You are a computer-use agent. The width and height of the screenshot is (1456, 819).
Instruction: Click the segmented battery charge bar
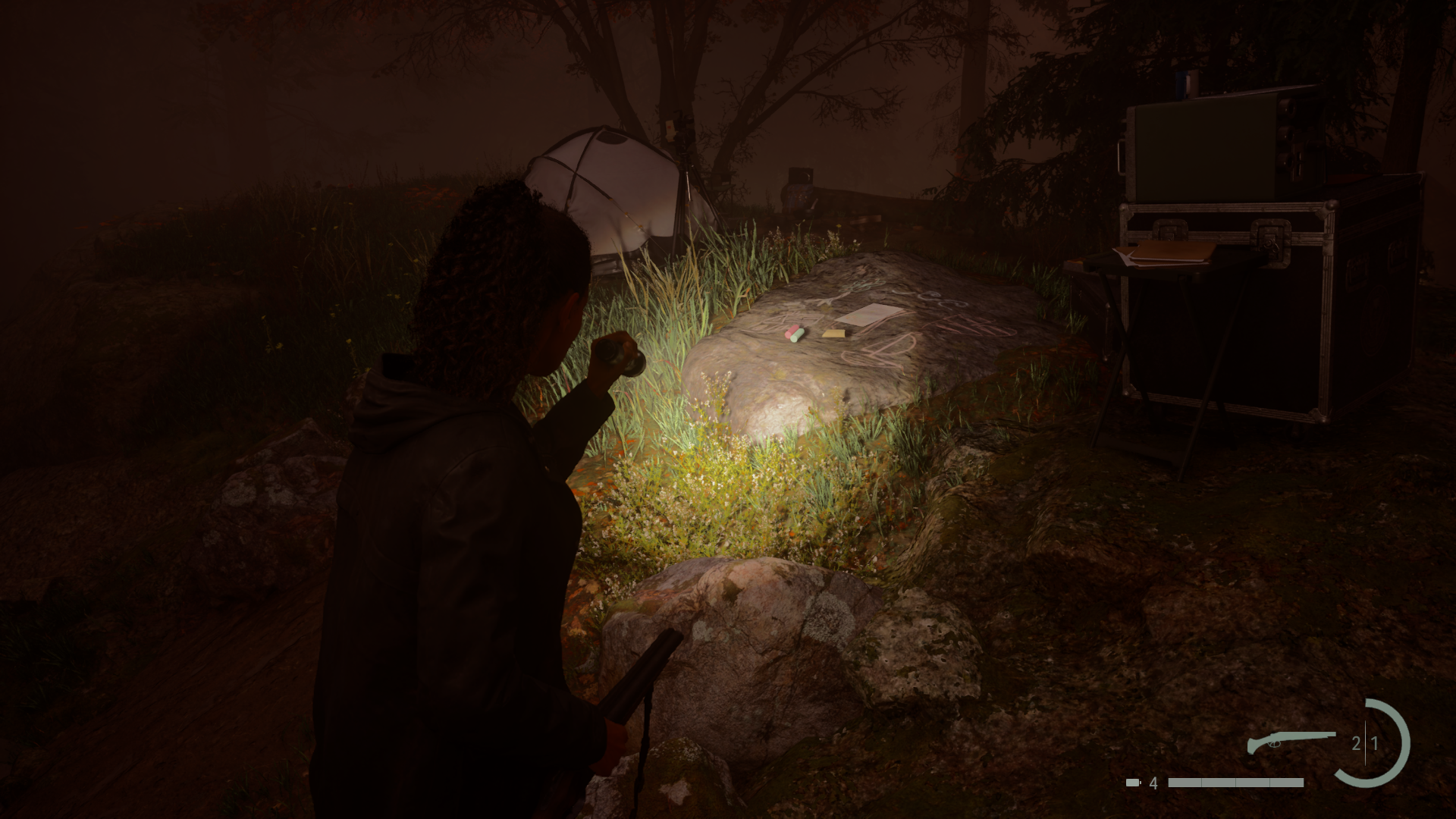pyautogui.click(x=1236, y=782)
